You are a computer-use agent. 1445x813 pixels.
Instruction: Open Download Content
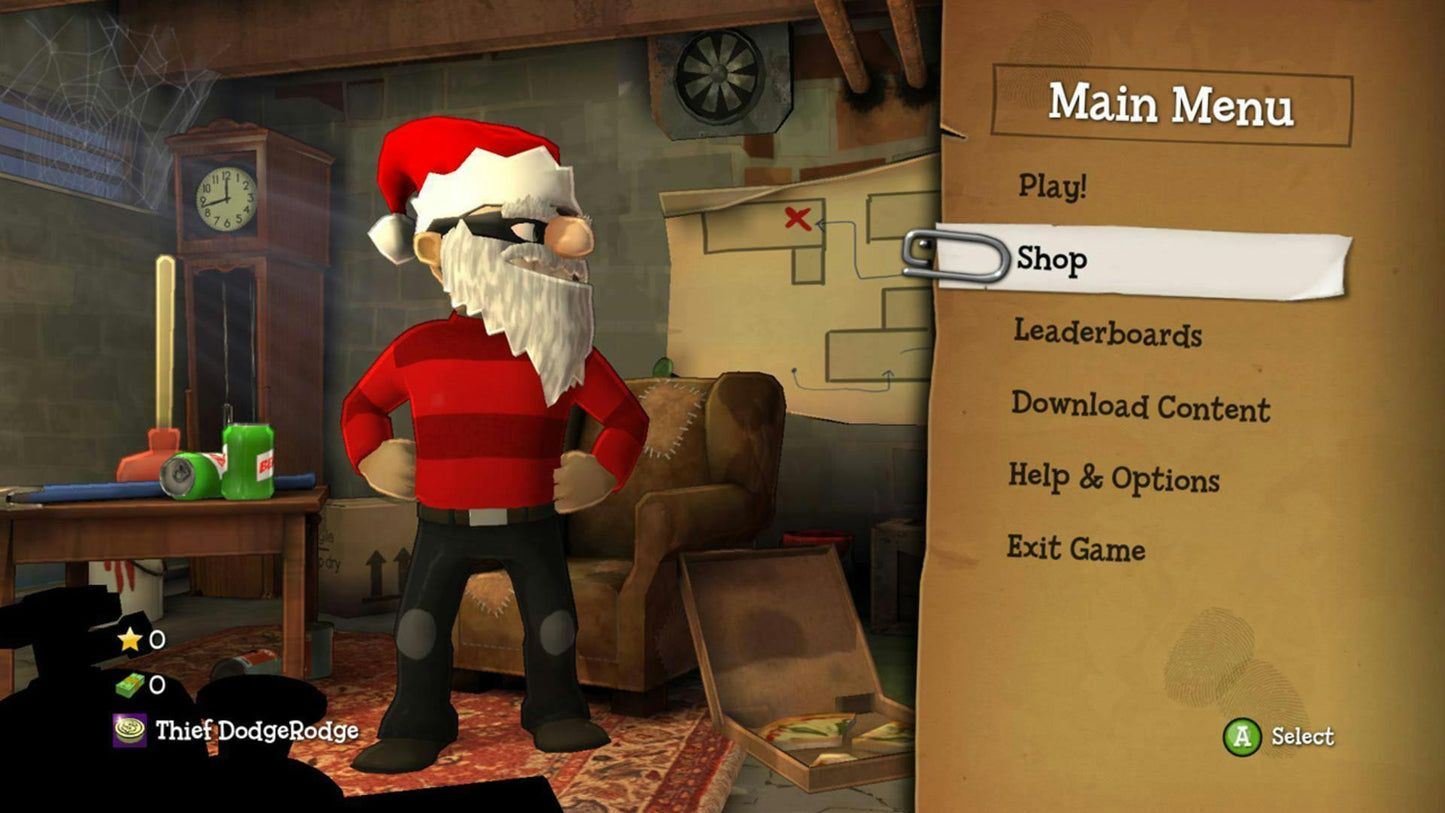[1141, 409]
